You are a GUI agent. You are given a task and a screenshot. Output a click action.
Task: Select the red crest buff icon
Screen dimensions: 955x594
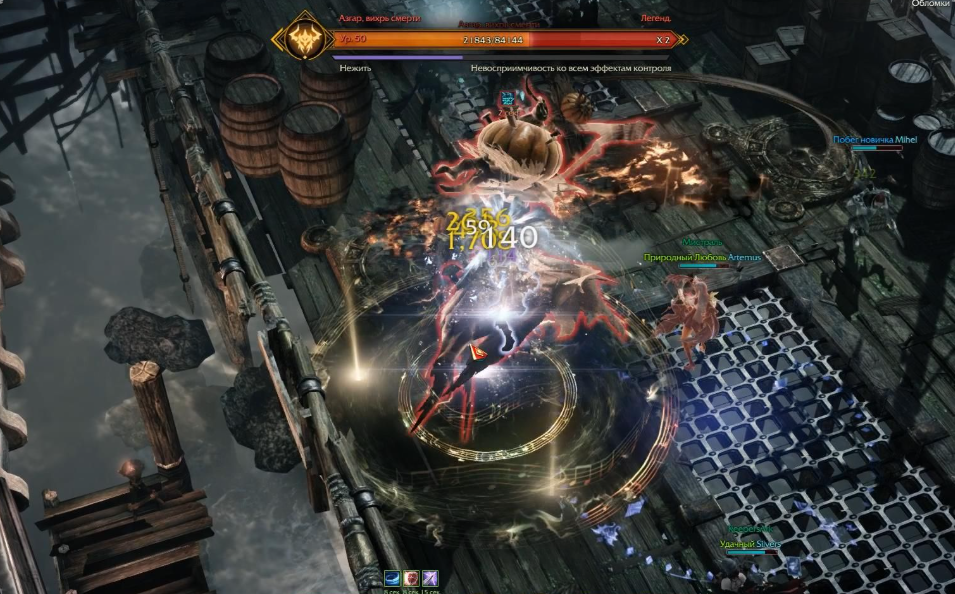411,577
